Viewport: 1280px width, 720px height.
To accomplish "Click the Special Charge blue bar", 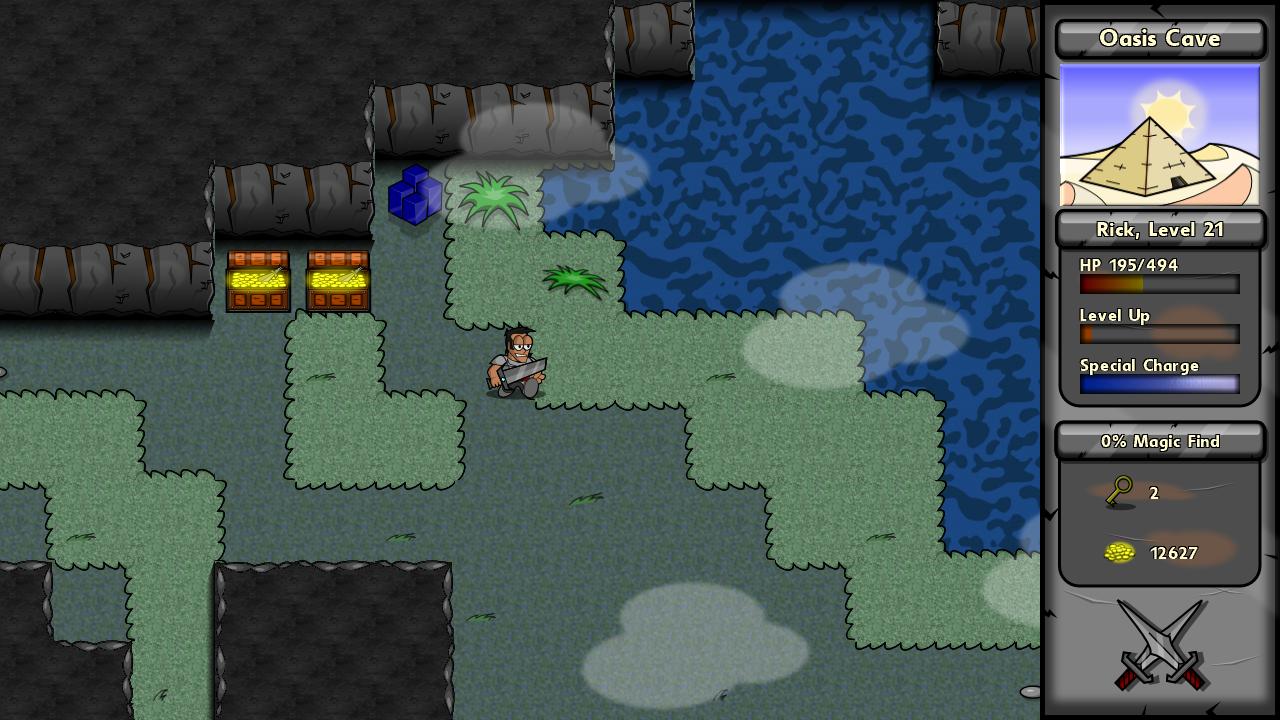I will click(1158, 384).
